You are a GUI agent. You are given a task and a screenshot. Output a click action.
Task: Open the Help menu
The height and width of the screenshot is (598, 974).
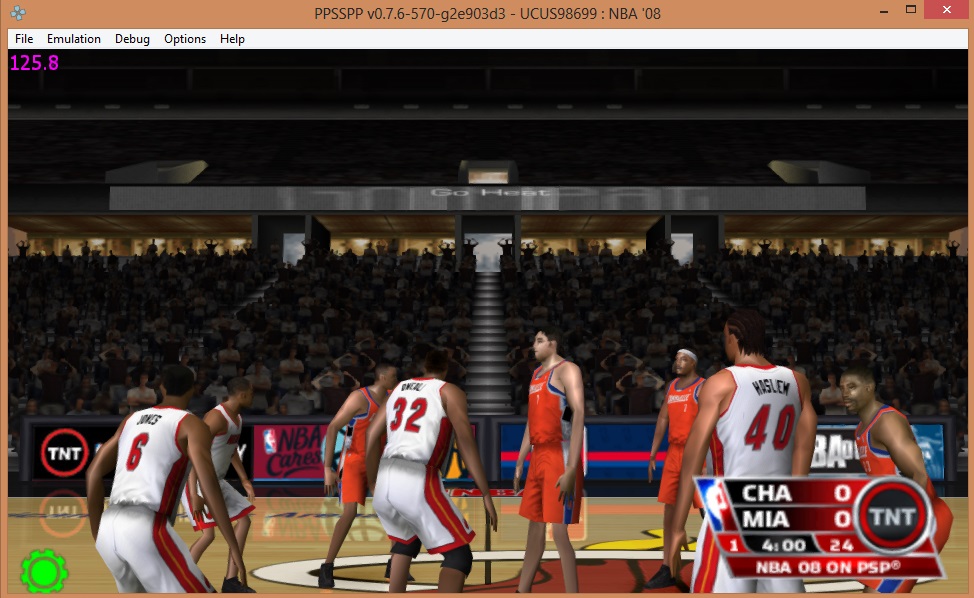(232, 39)
